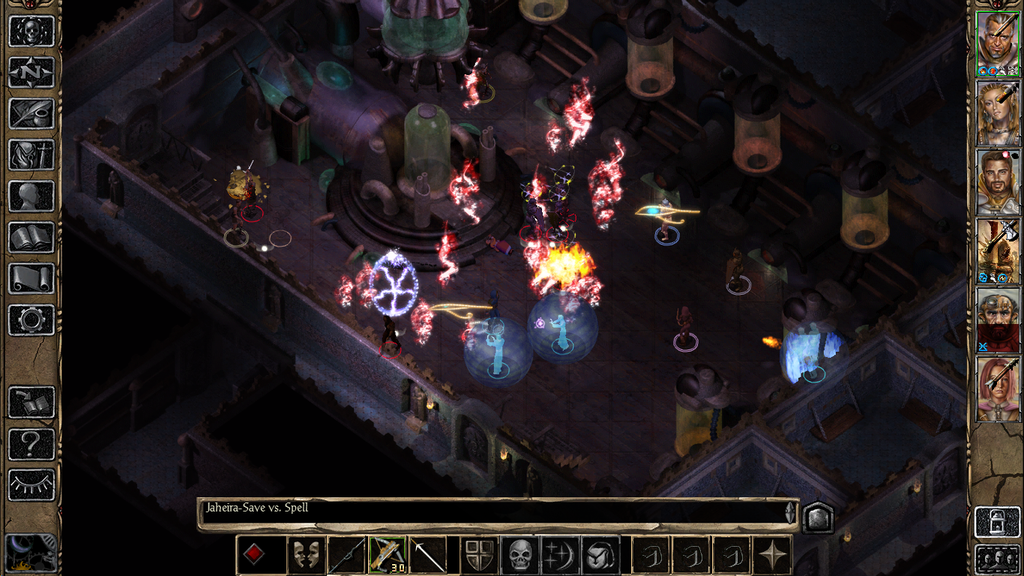The width and height of the screenshot is (1024, 576).
Task: Open the mage spellbook
Action: pos(31,237)
